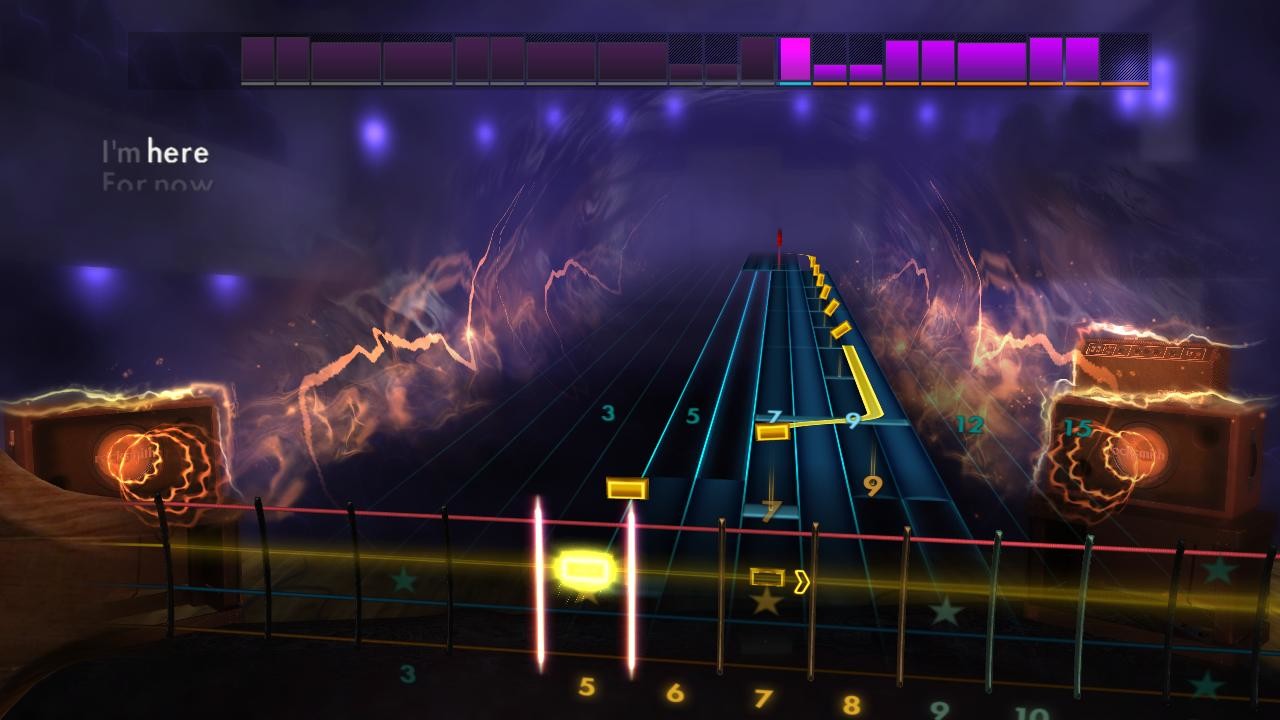Click the highlighted 'I'm here' lyric line
Viewport: 1280px width, 720px height.
[155, 152]
